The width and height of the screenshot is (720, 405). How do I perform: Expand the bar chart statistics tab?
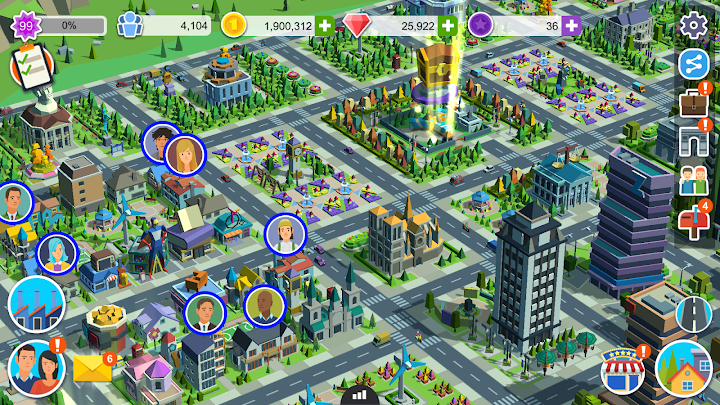click(360, 395)
